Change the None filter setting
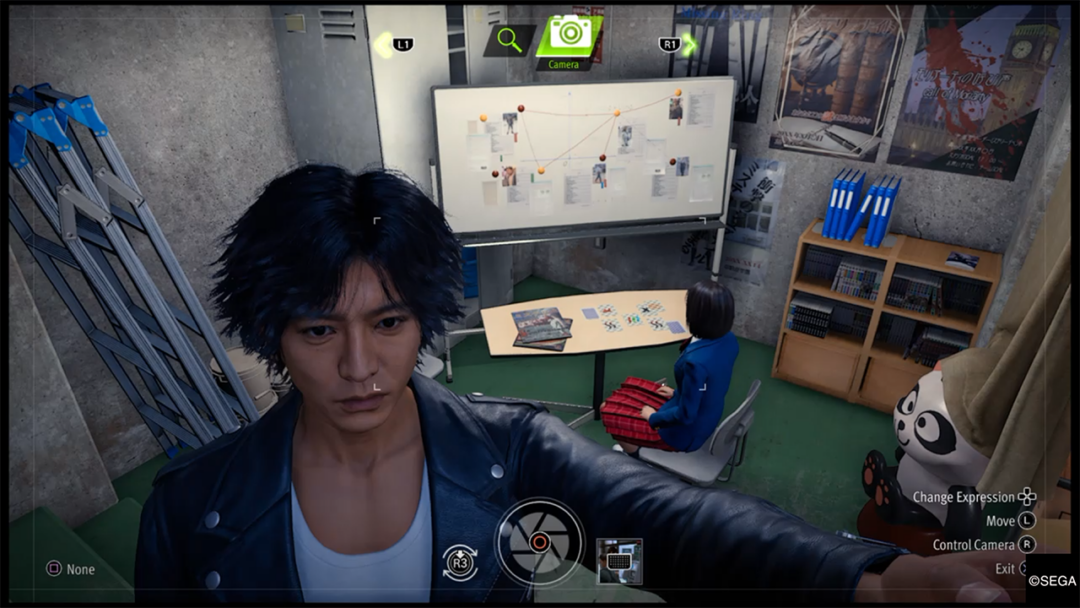Image resolution: width=1080 pixels, height=608 pixels. tap(70, 569)
